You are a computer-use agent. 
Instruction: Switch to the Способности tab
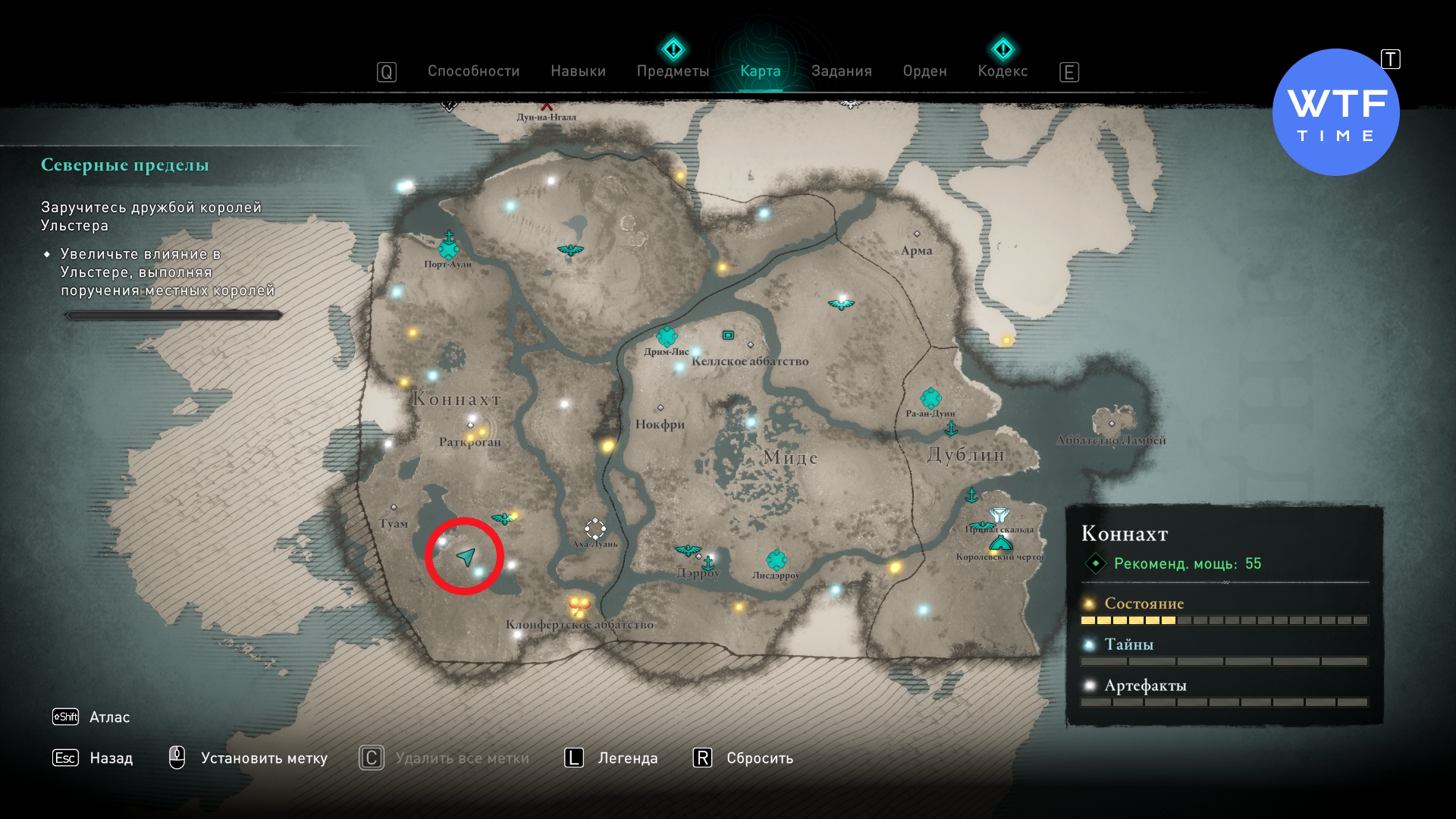point(473,71)
